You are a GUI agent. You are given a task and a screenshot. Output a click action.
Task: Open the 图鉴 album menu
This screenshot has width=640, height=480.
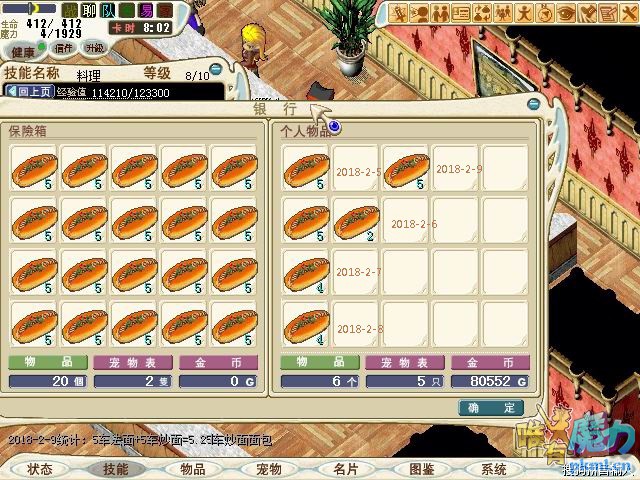422,468
